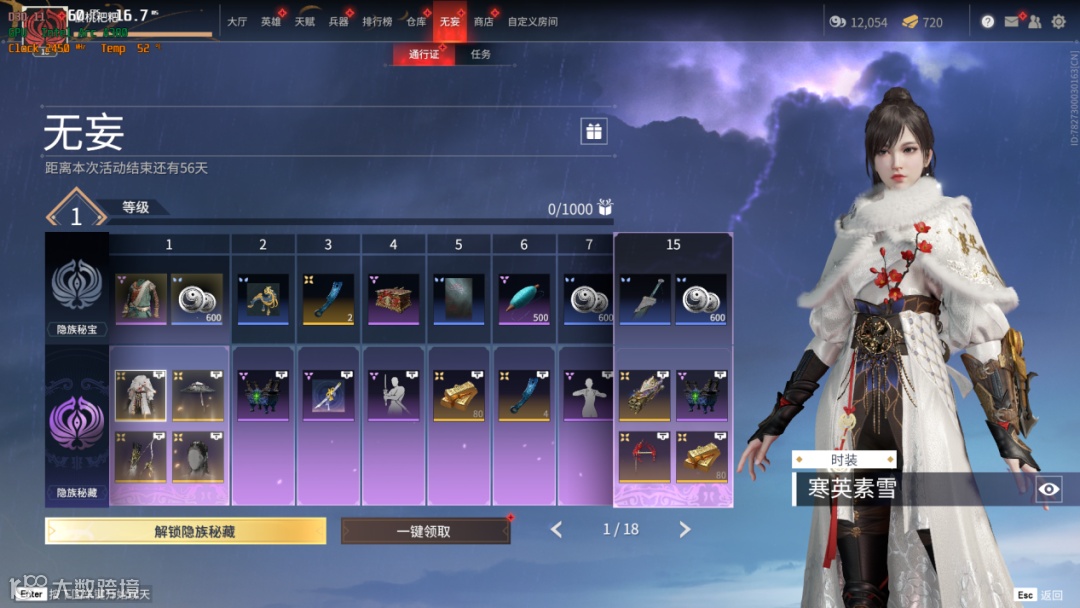The image size is (1080, 608).
Task: Open the mail envelope icon
Action: coord(1012,21)
